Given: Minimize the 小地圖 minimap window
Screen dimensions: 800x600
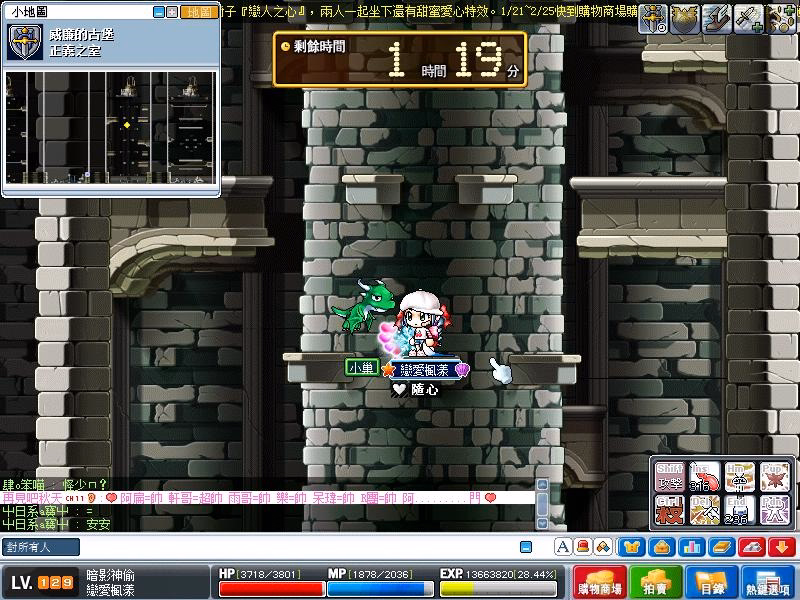Looking at the screenshot, I should 158,12.
